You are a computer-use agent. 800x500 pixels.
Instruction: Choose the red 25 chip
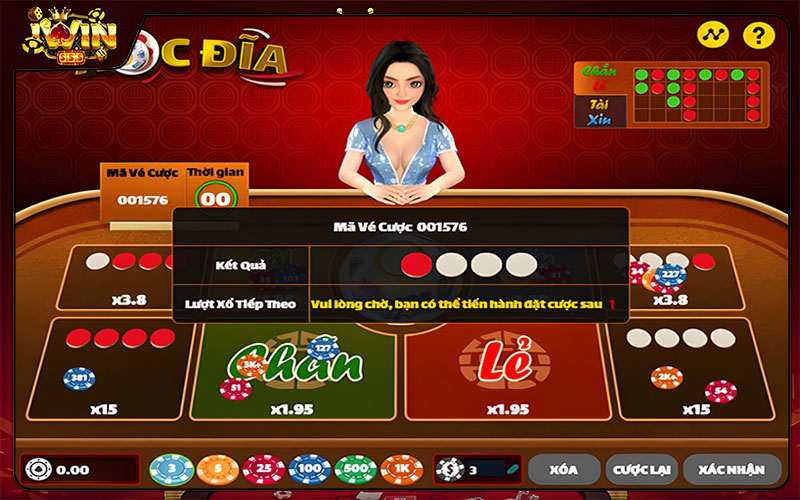(263, 468)
